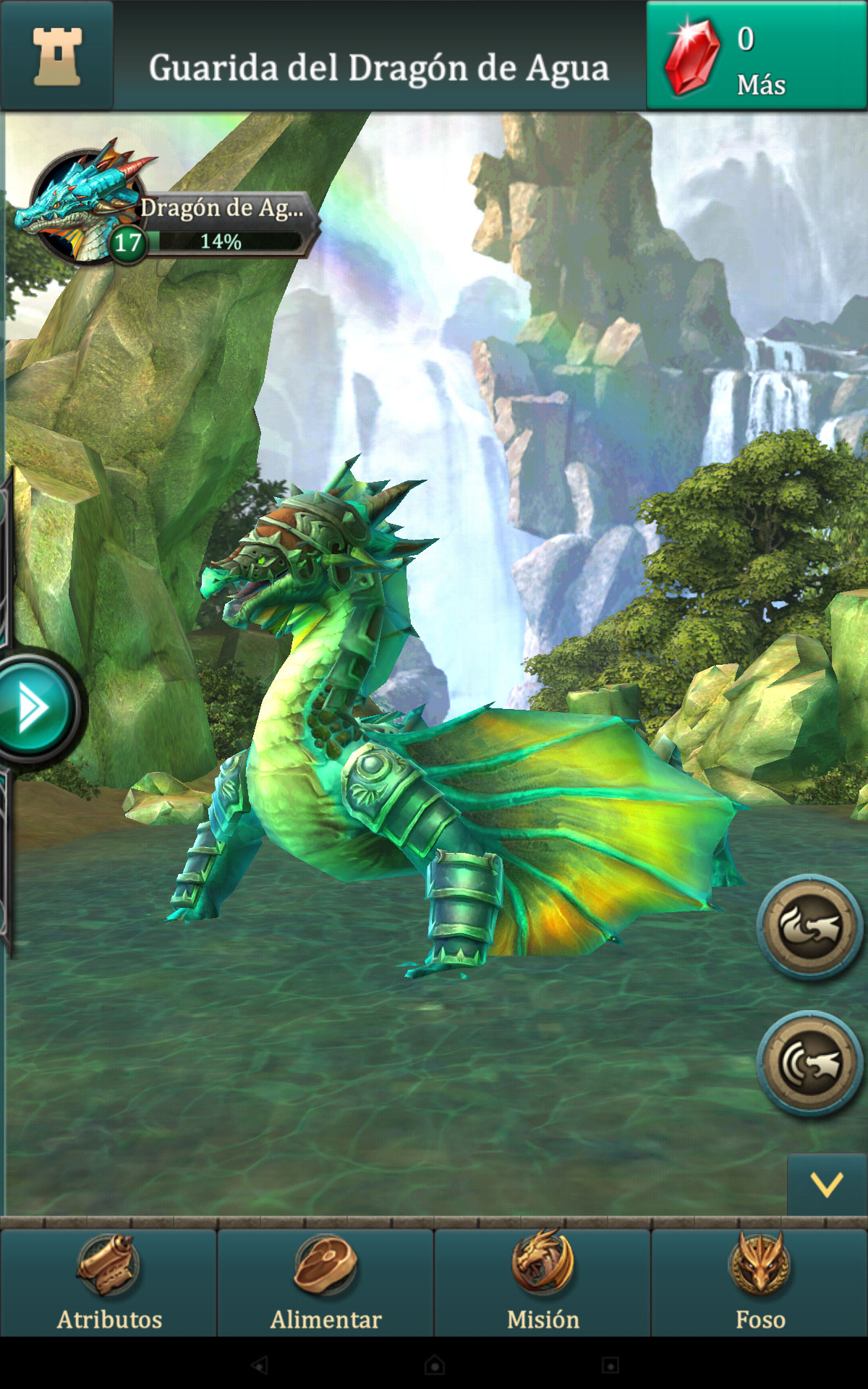Open the red gem Más shop
The image size is (868, 1389).
click(756, 56)
